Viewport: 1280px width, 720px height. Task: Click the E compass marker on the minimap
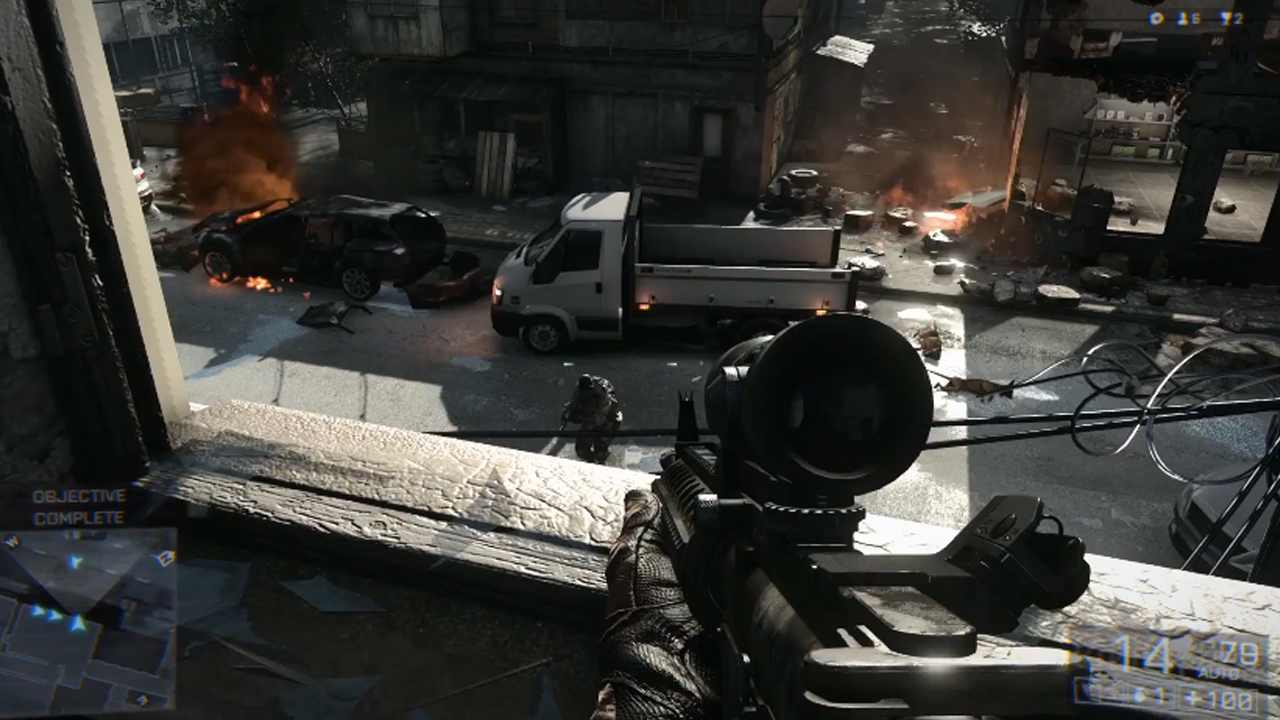point(140,699)
